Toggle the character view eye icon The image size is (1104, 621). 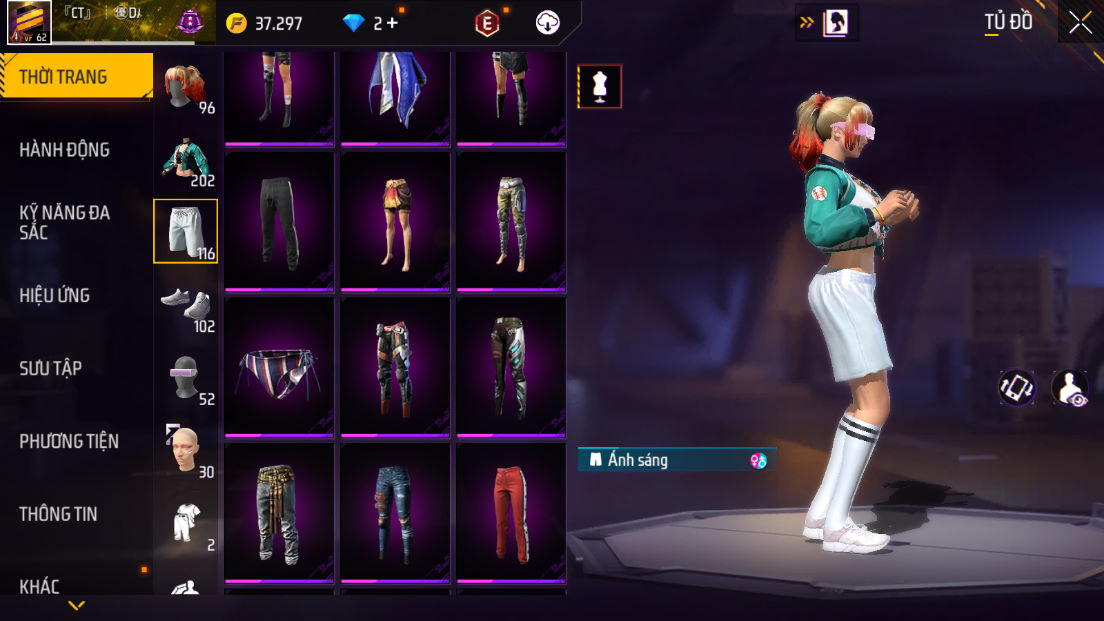(1070, 388)
